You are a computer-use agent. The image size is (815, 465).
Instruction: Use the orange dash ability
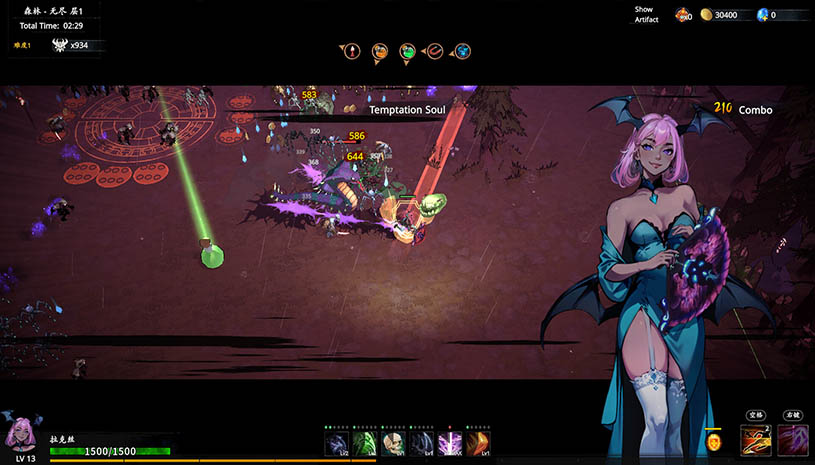tap(755, 439)
